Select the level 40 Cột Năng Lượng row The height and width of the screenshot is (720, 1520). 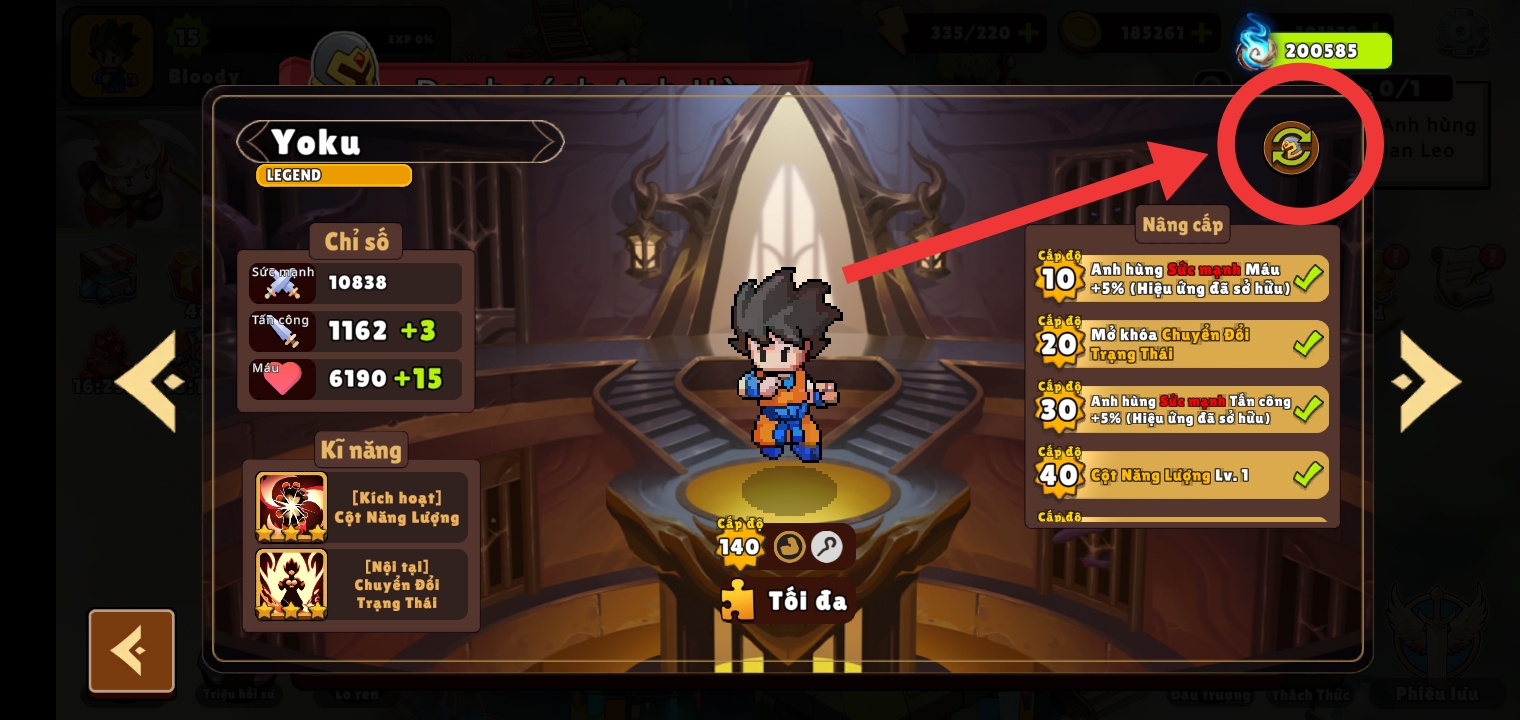click(1183, 475)
